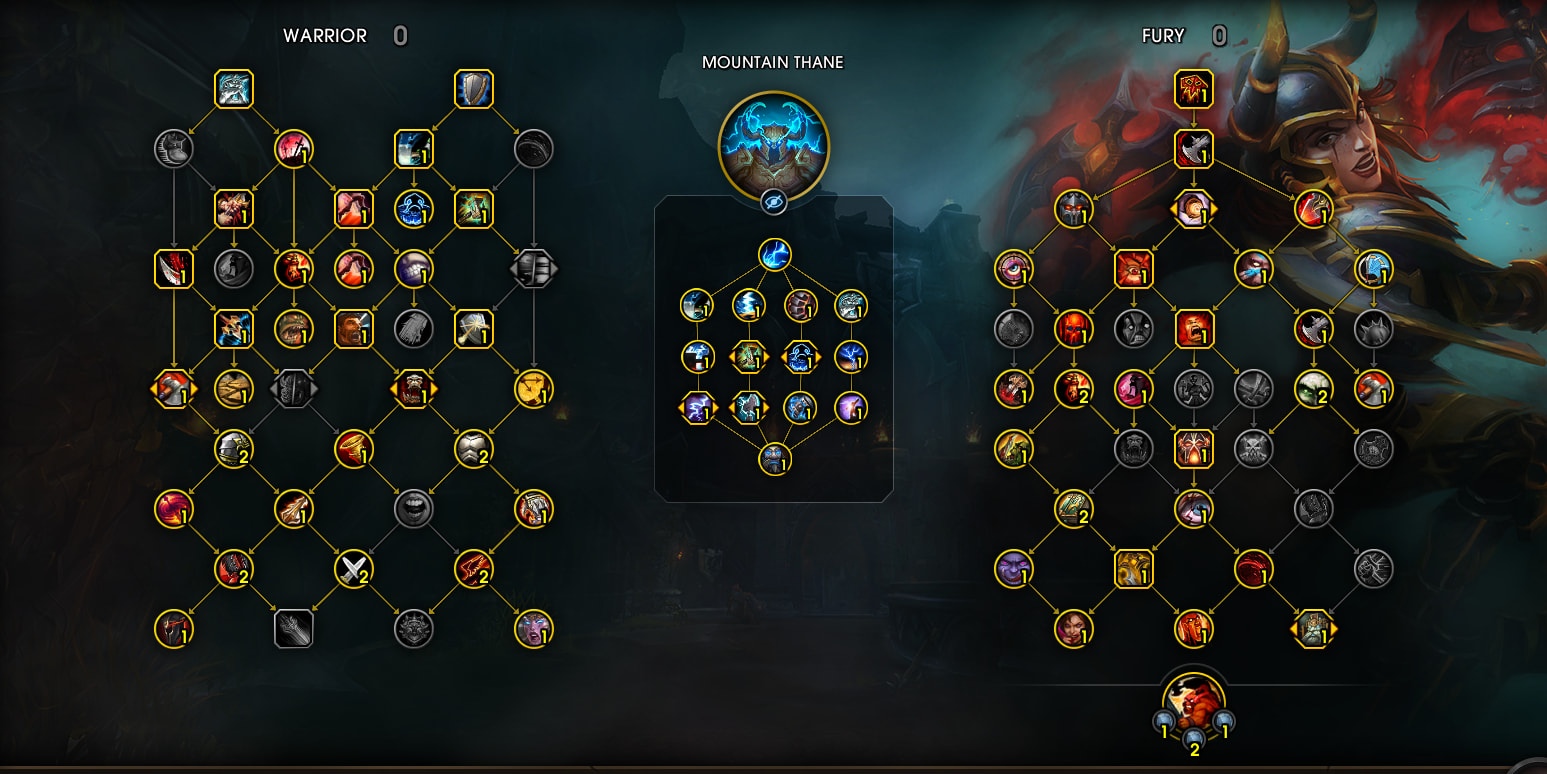Image resolution: width=1547 pixels, height=774 pixels.
Task: Click the grey tattered cloak talent node
Action: (x=413, y=329)
